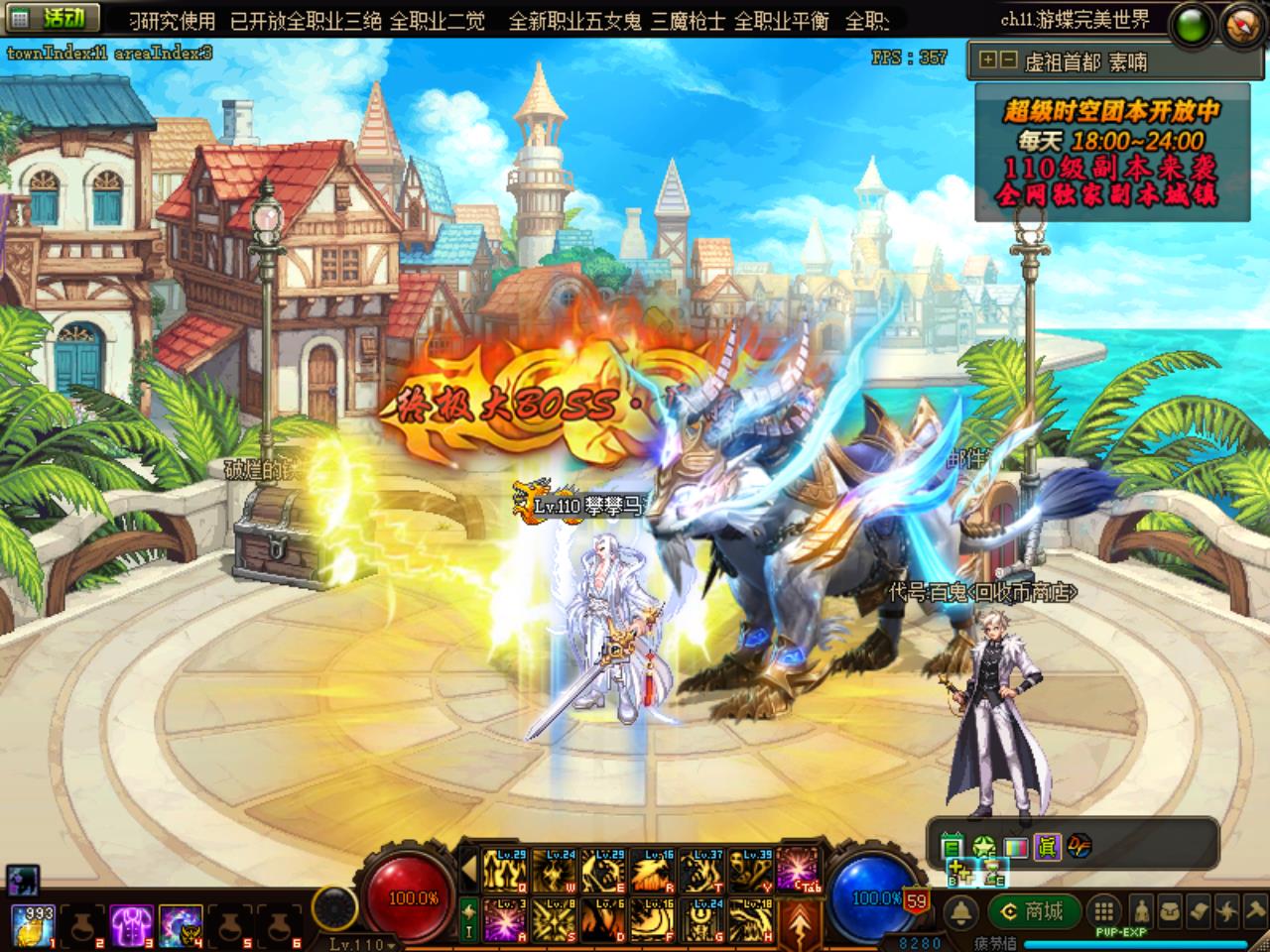
Task: Click the hammer icon in the menu bar
Action: pos(1254,911)
